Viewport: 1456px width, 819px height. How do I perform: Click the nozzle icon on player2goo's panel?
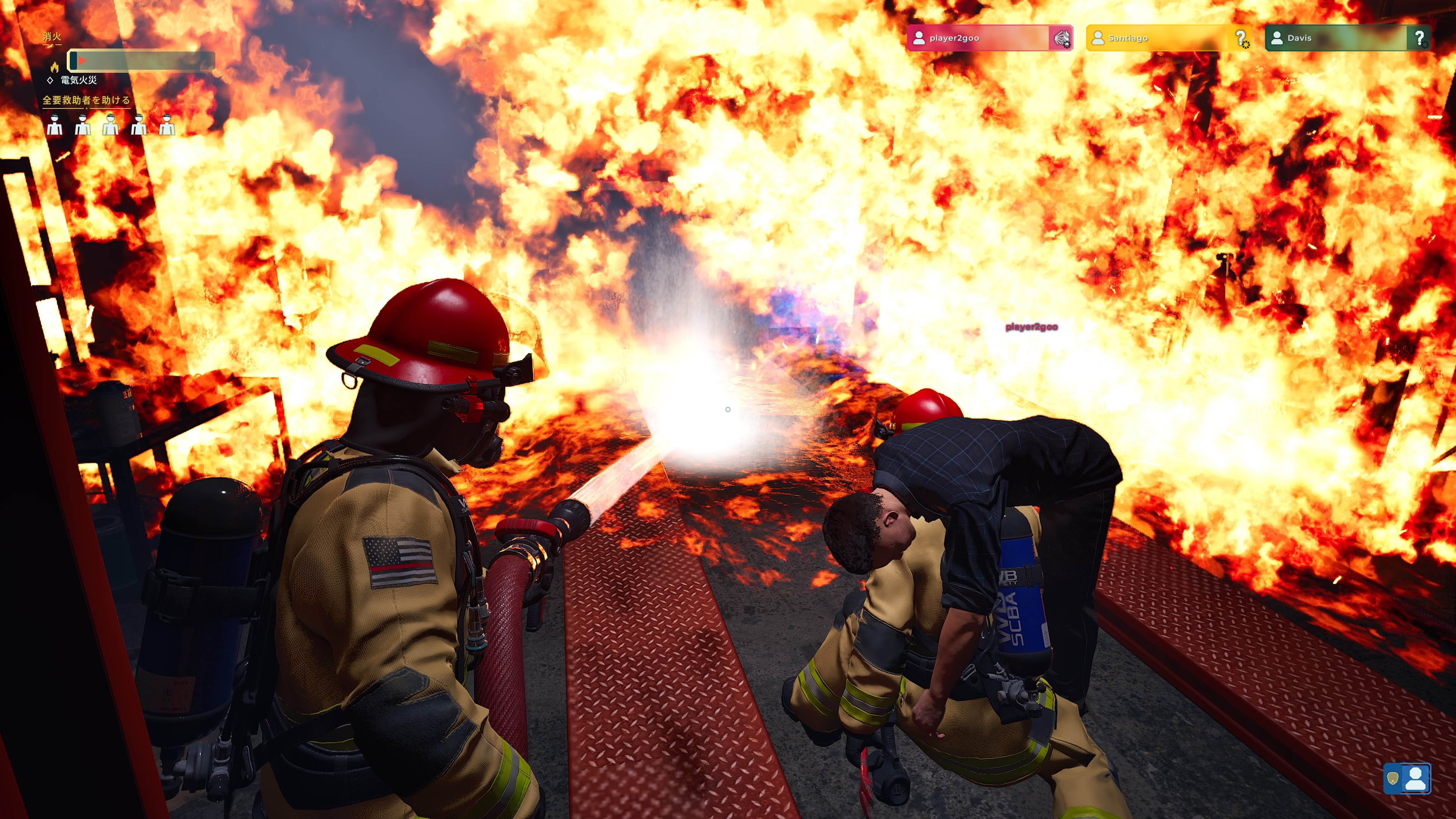[x=1061, y=38]
